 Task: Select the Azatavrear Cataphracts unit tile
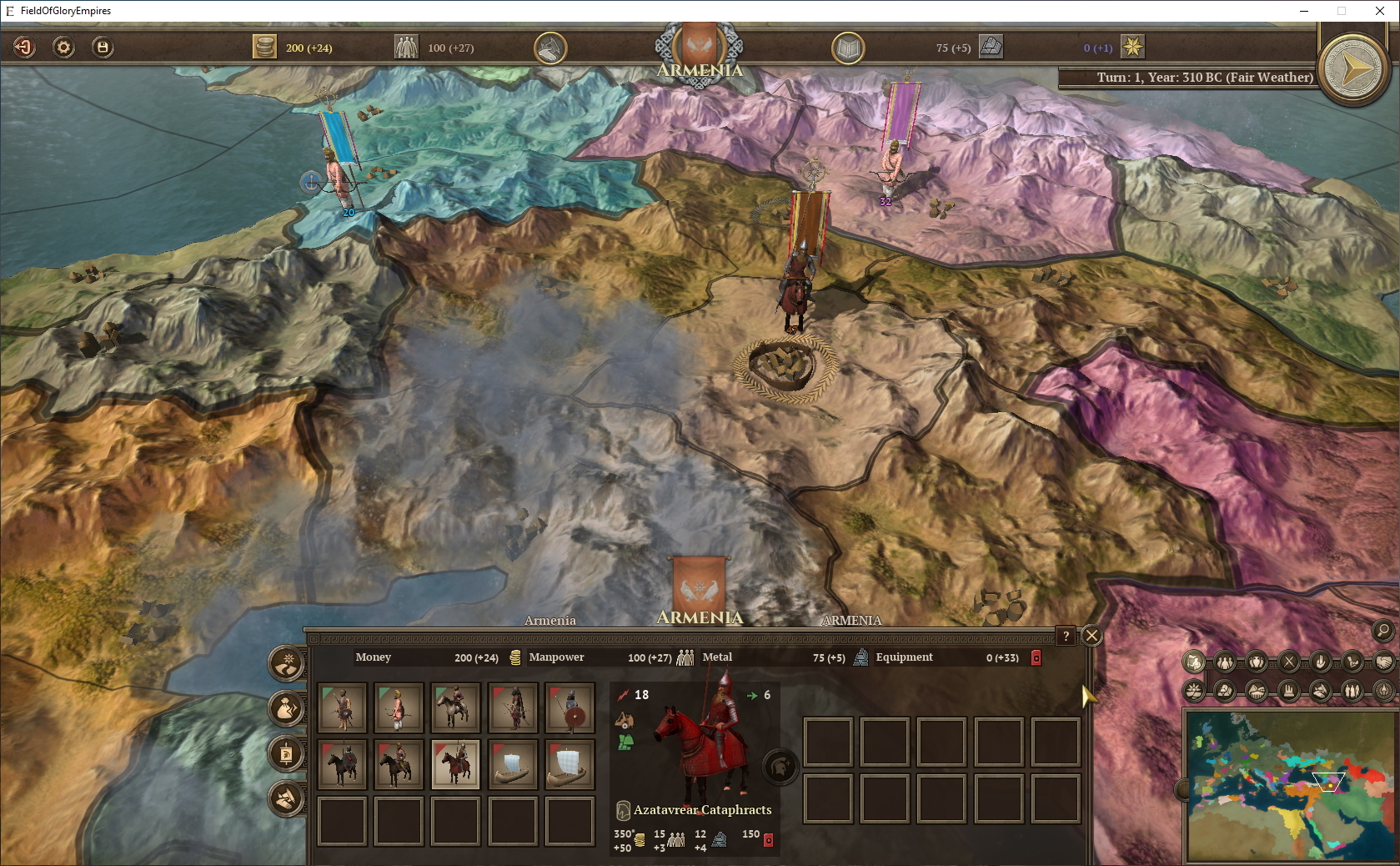tap(455, 763)
